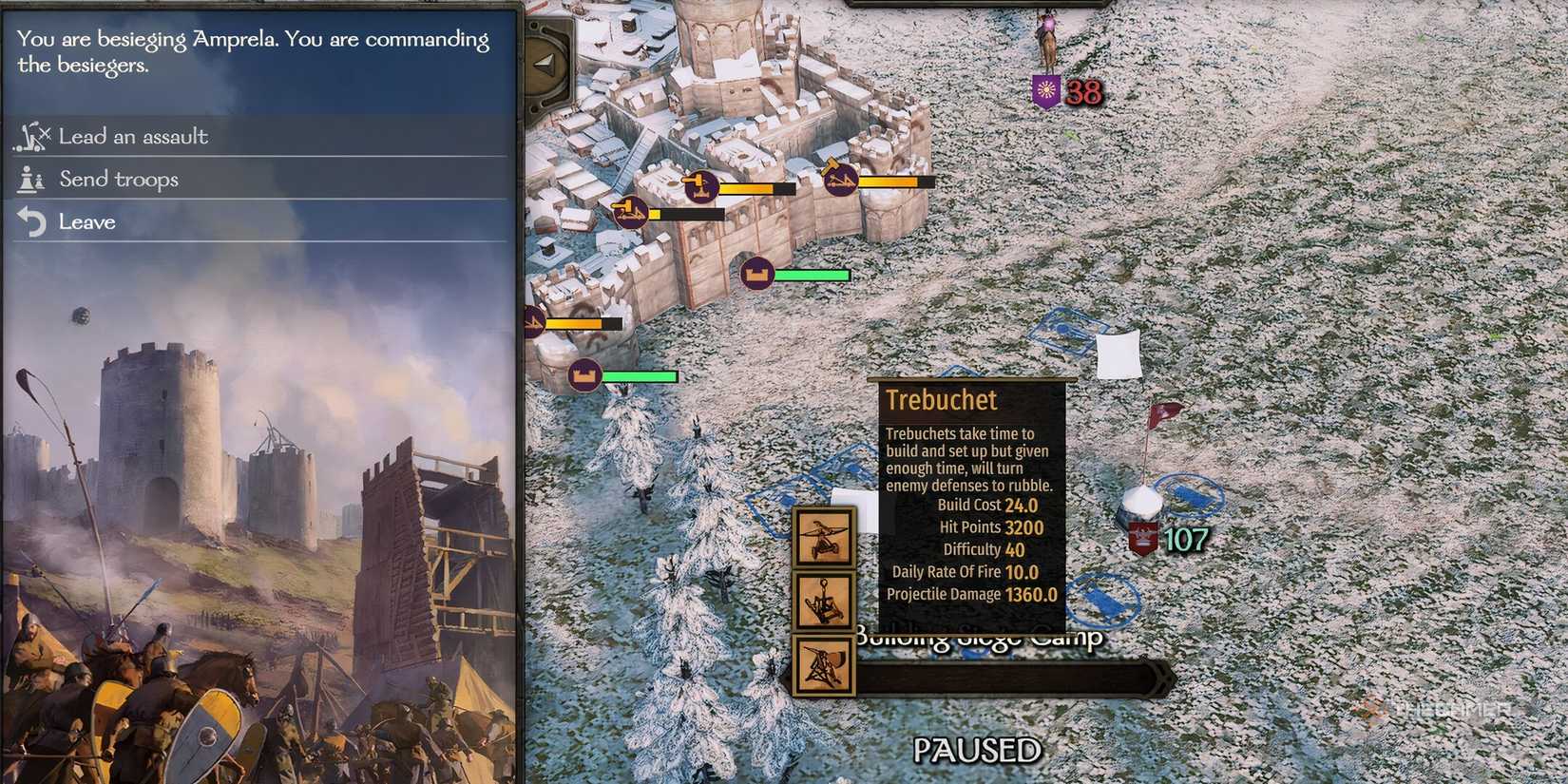The image size is (1568, 784).
Task: Click the gatehouse health bar with black fill
Action: [x=690, y=215]
